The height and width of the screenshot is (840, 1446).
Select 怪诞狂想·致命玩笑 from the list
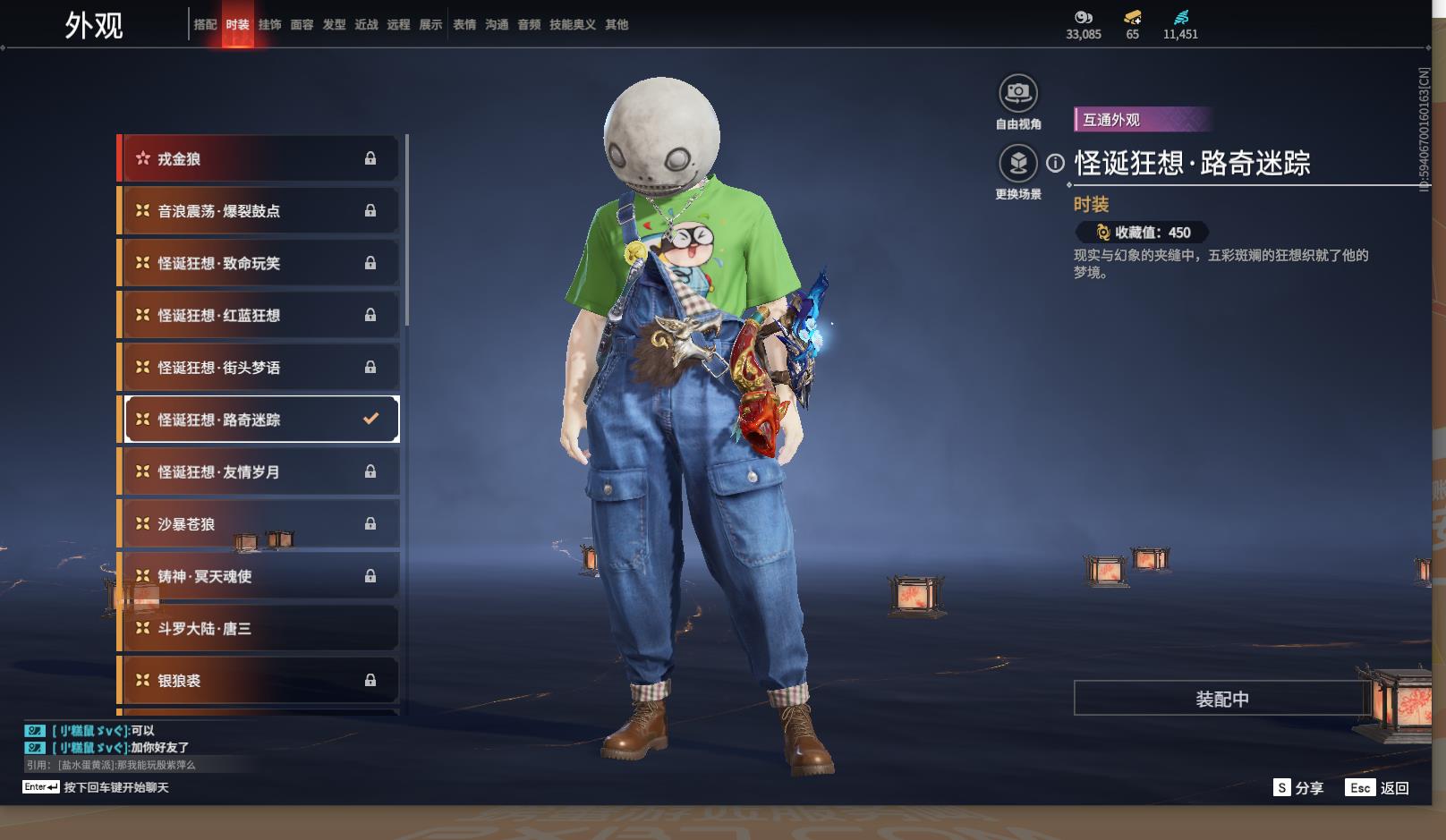259,263
